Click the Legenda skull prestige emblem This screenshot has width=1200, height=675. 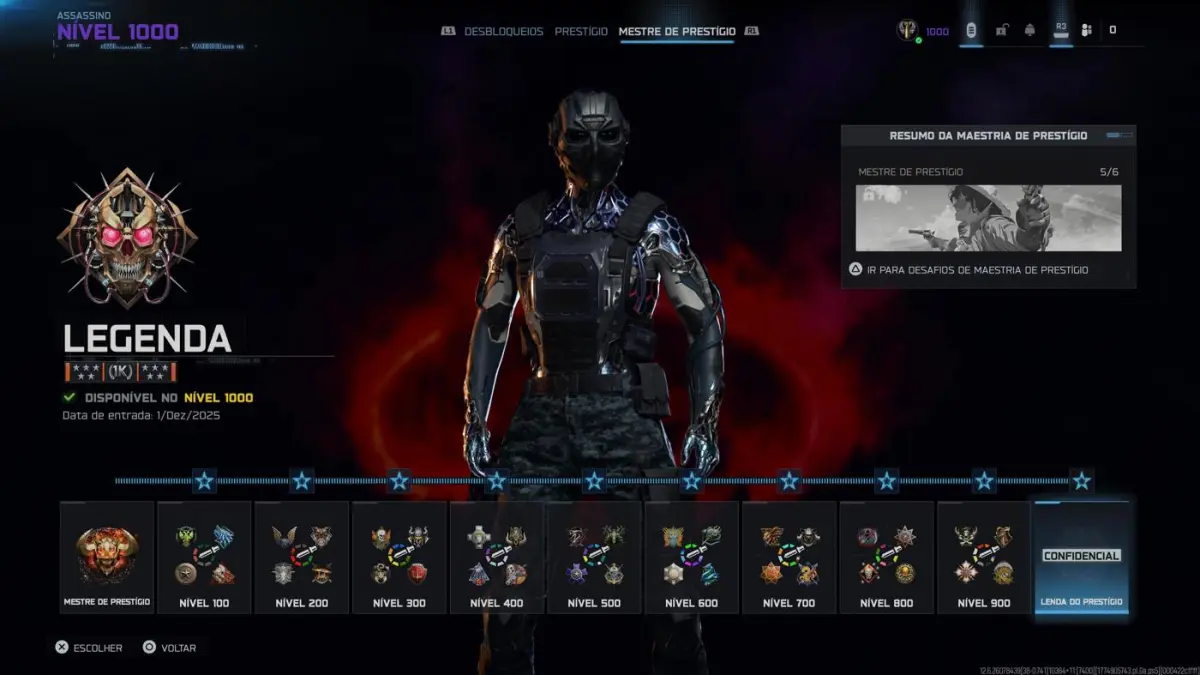tap(128, 238)
